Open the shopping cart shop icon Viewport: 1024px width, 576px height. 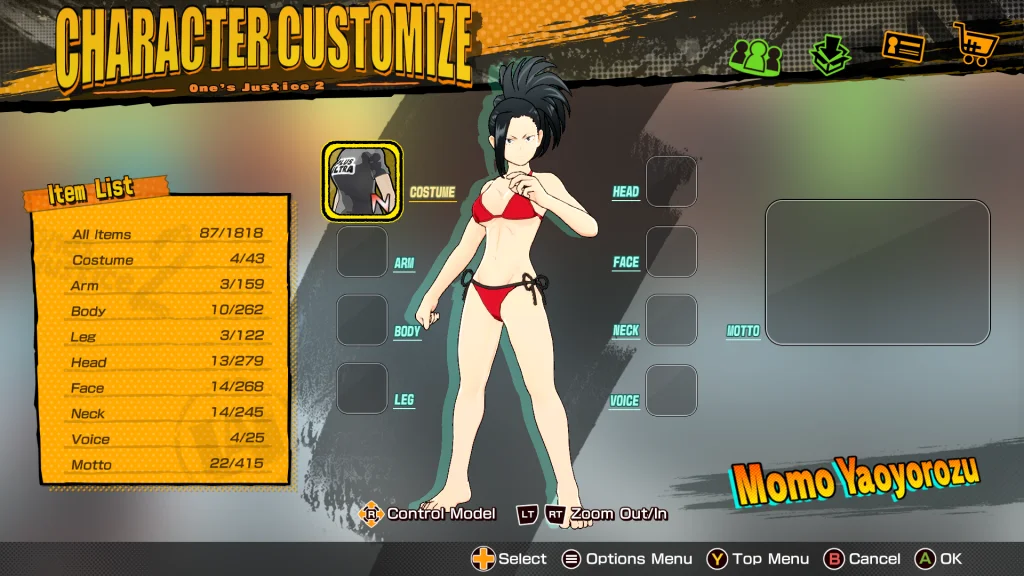973,45
